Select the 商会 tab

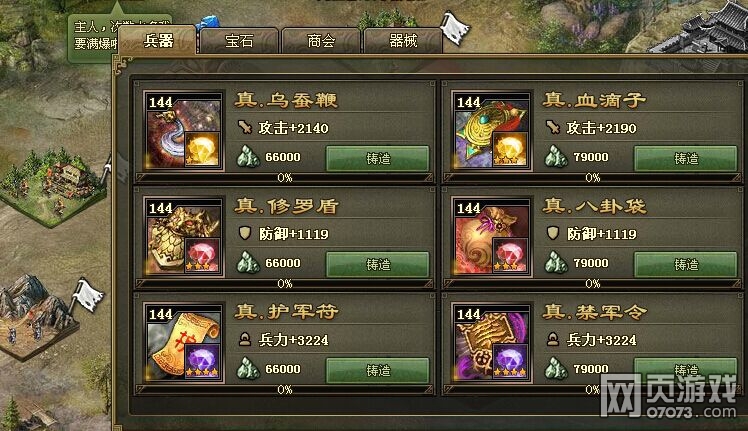click(320, 40)
